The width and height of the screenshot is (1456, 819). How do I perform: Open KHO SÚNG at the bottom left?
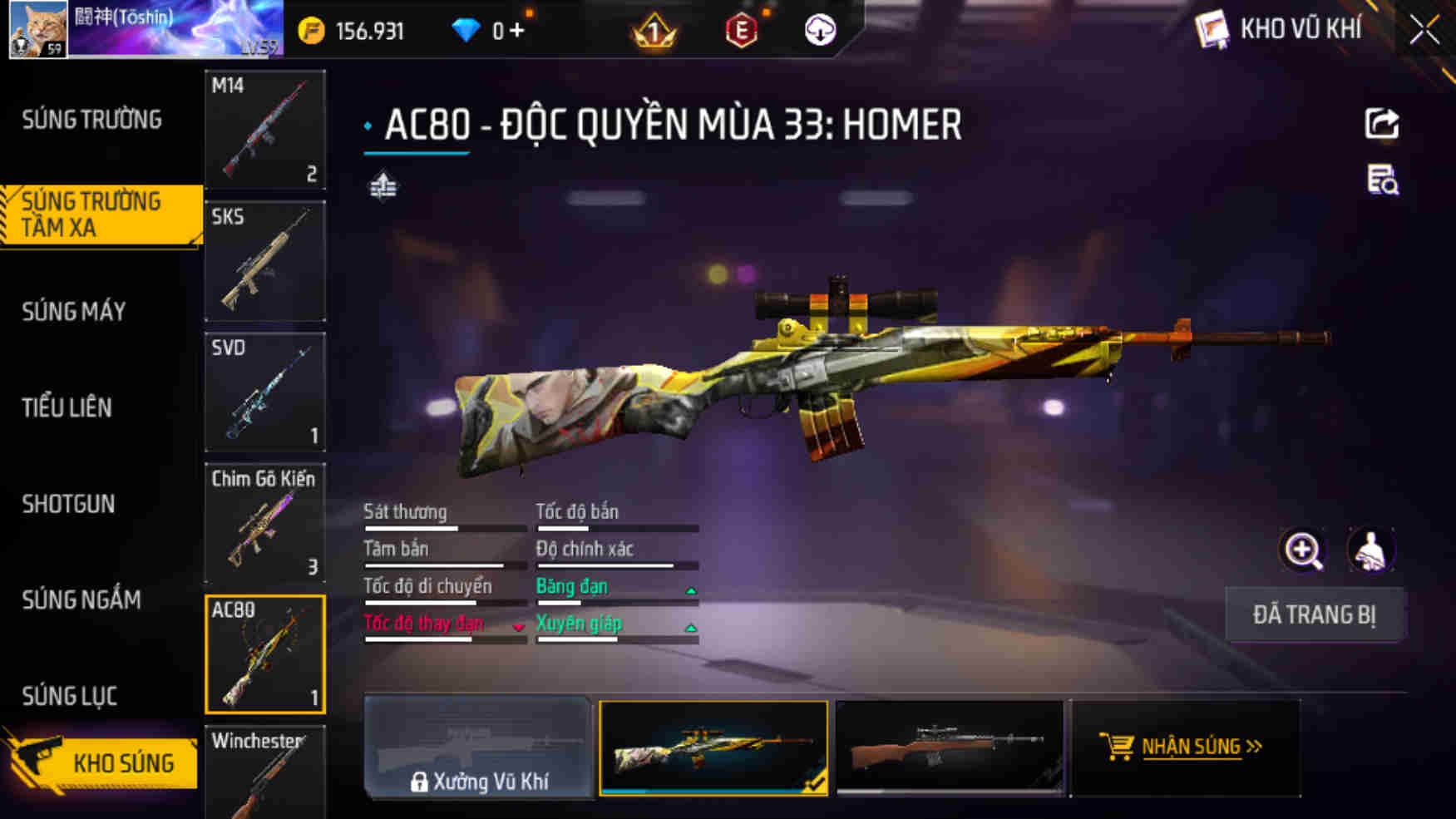tap(126, 761)
